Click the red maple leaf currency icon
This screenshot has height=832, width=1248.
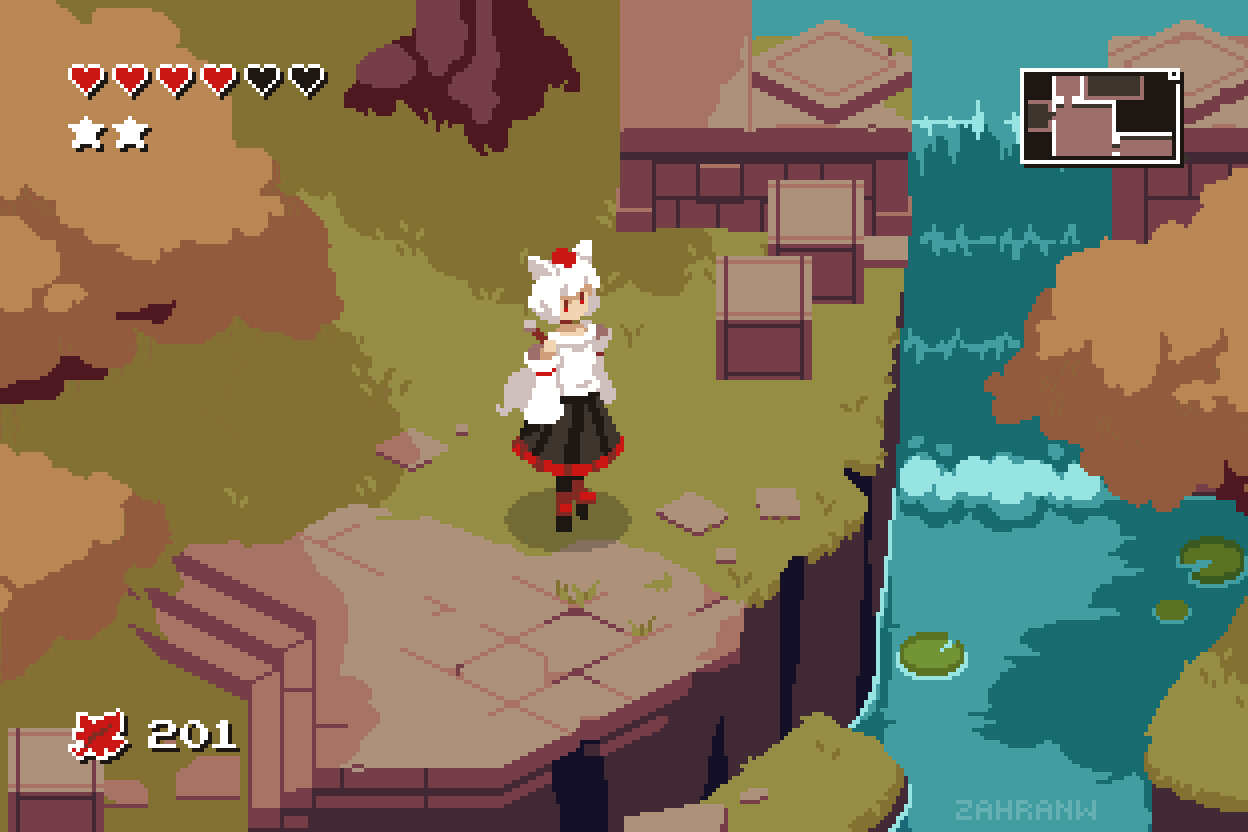[99, 735]
